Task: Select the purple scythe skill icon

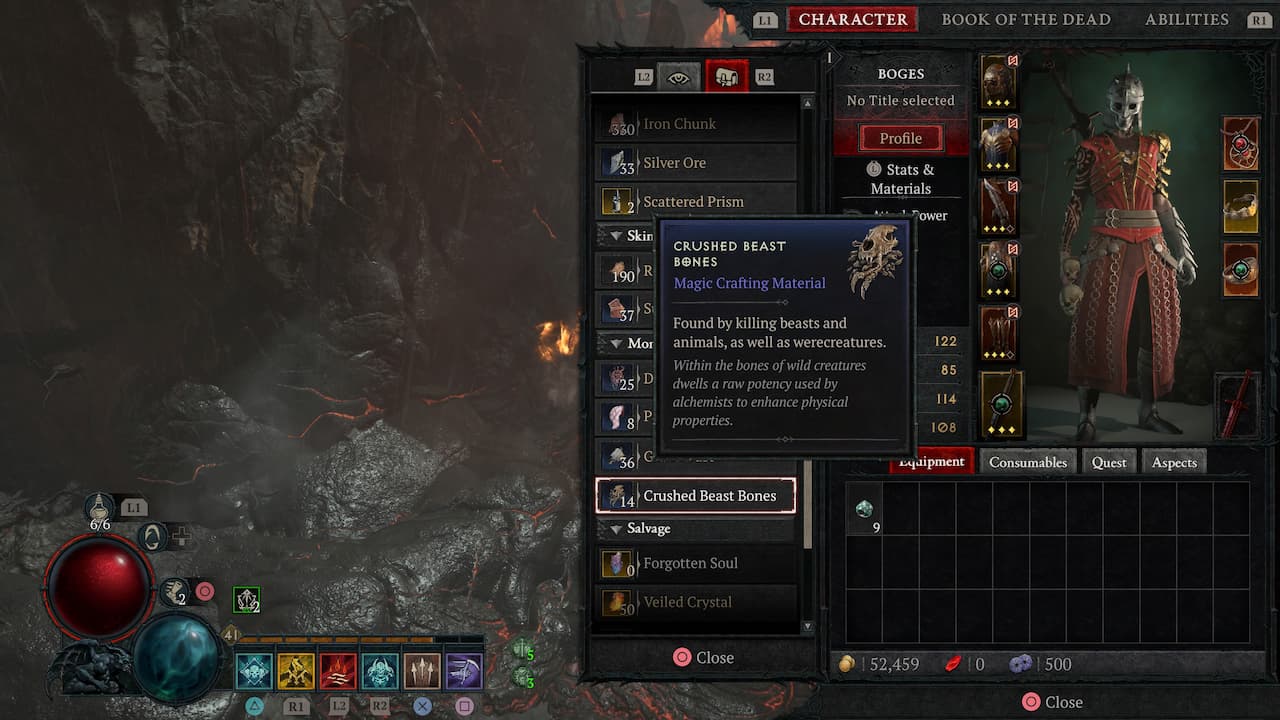Action: 464,670
